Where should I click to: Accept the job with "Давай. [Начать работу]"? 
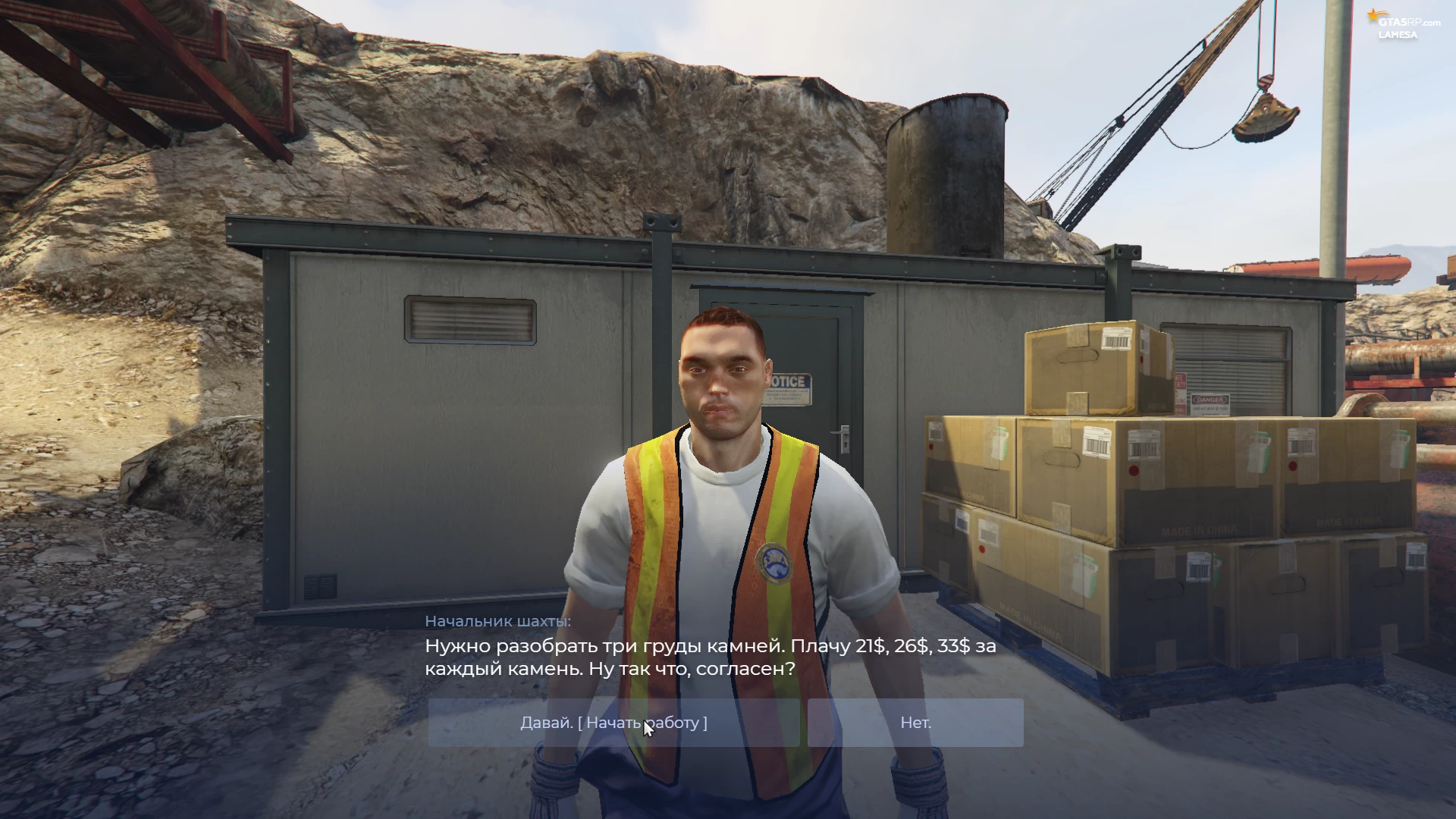click(613, 723)
